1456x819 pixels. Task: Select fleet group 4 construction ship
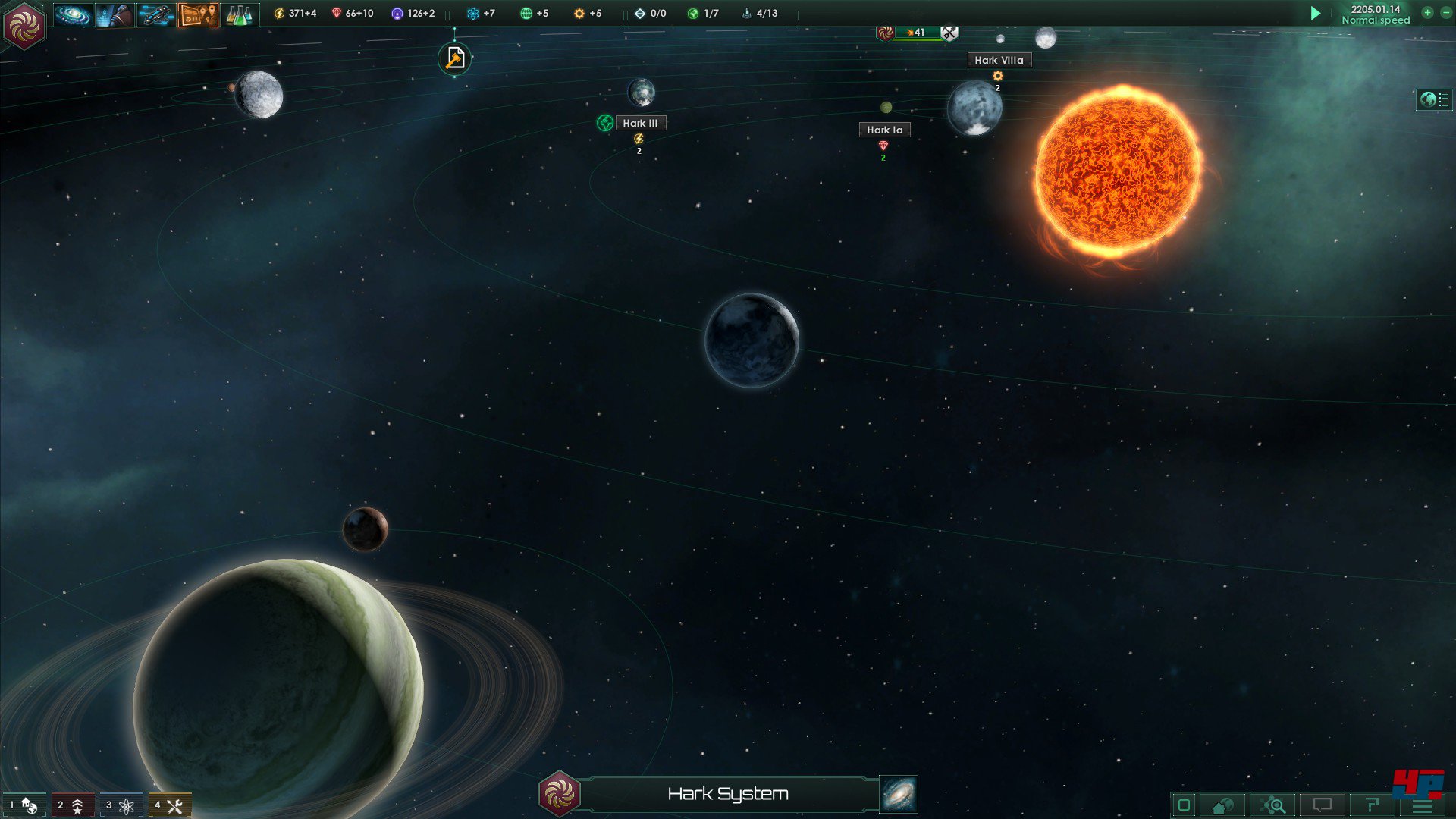pyautogui.click(x=169, y=805)
